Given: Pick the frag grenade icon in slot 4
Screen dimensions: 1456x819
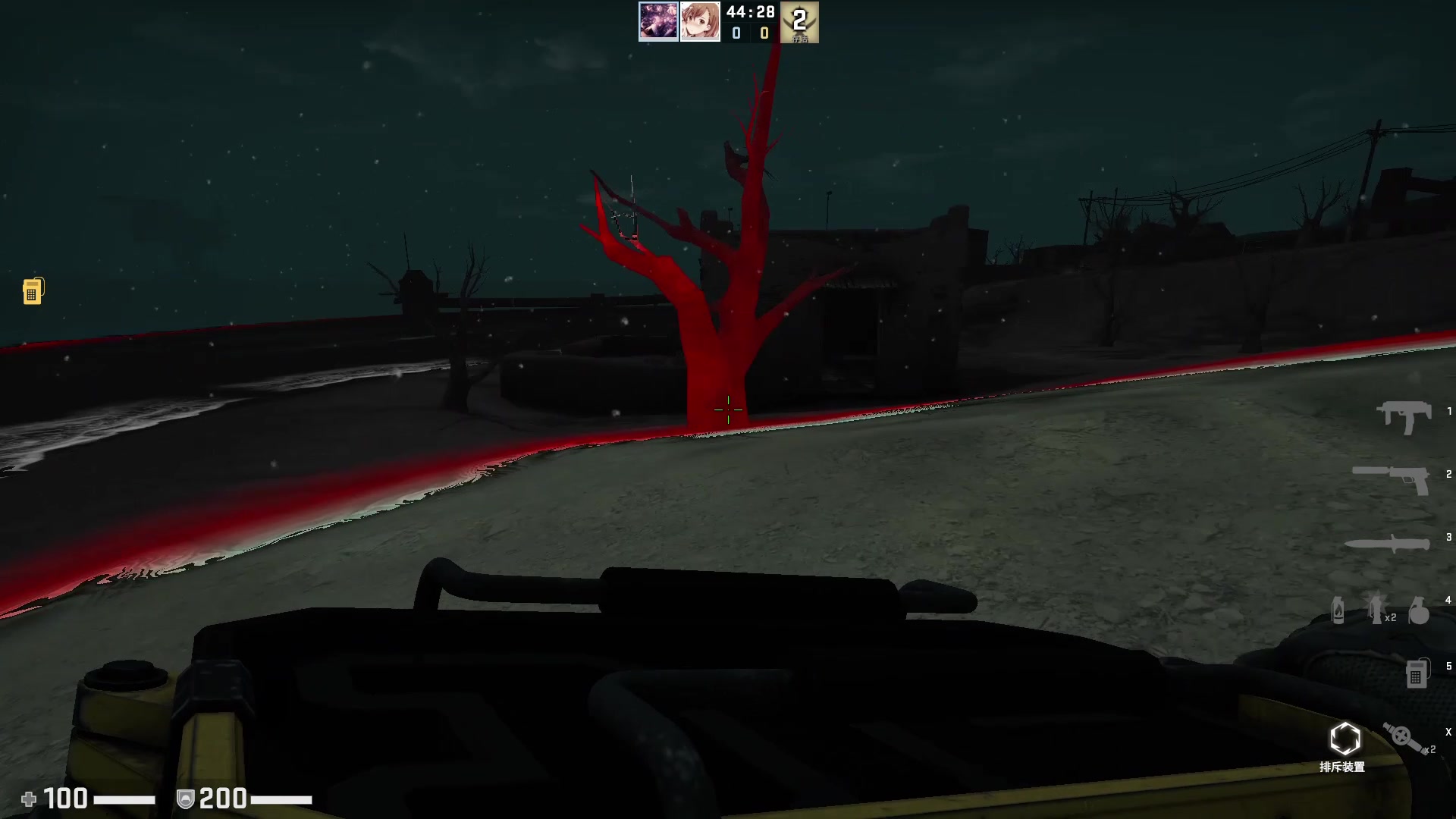Looking at the screenshot, I should pyautogui.click(x=1420, y=611).
